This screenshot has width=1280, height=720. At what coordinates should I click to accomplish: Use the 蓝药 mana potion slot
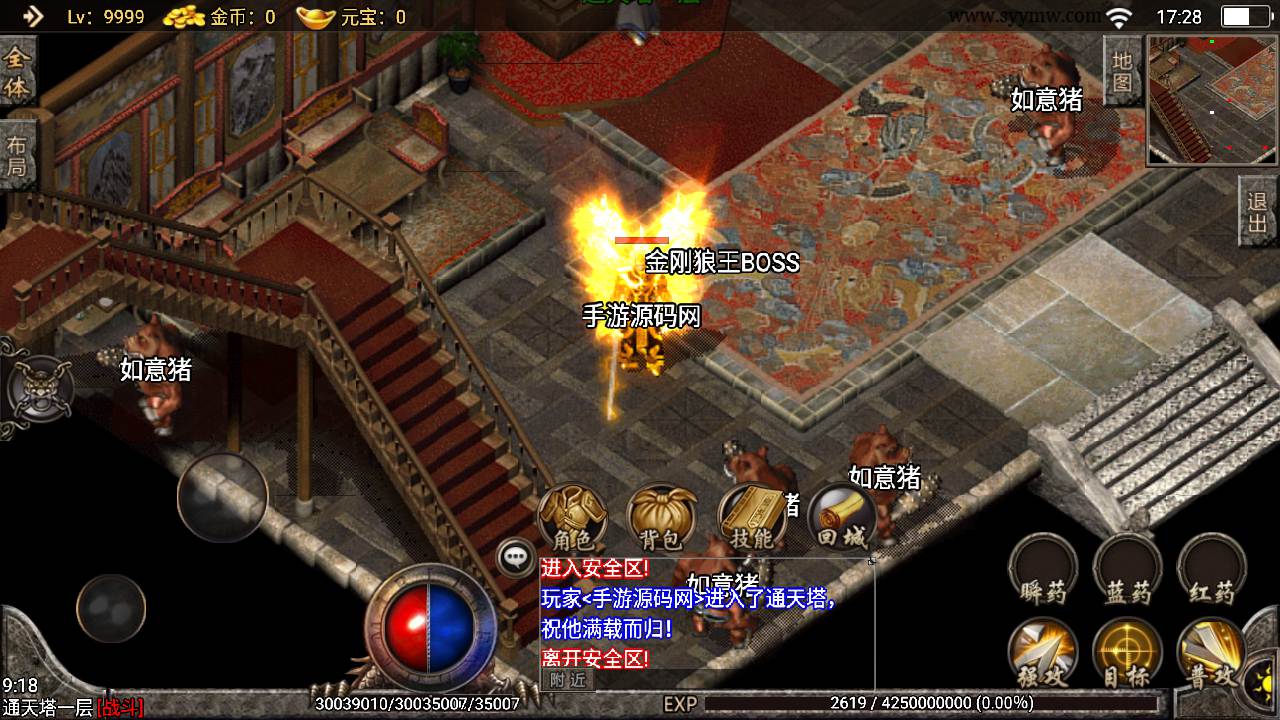click(x=1128, y=571)
